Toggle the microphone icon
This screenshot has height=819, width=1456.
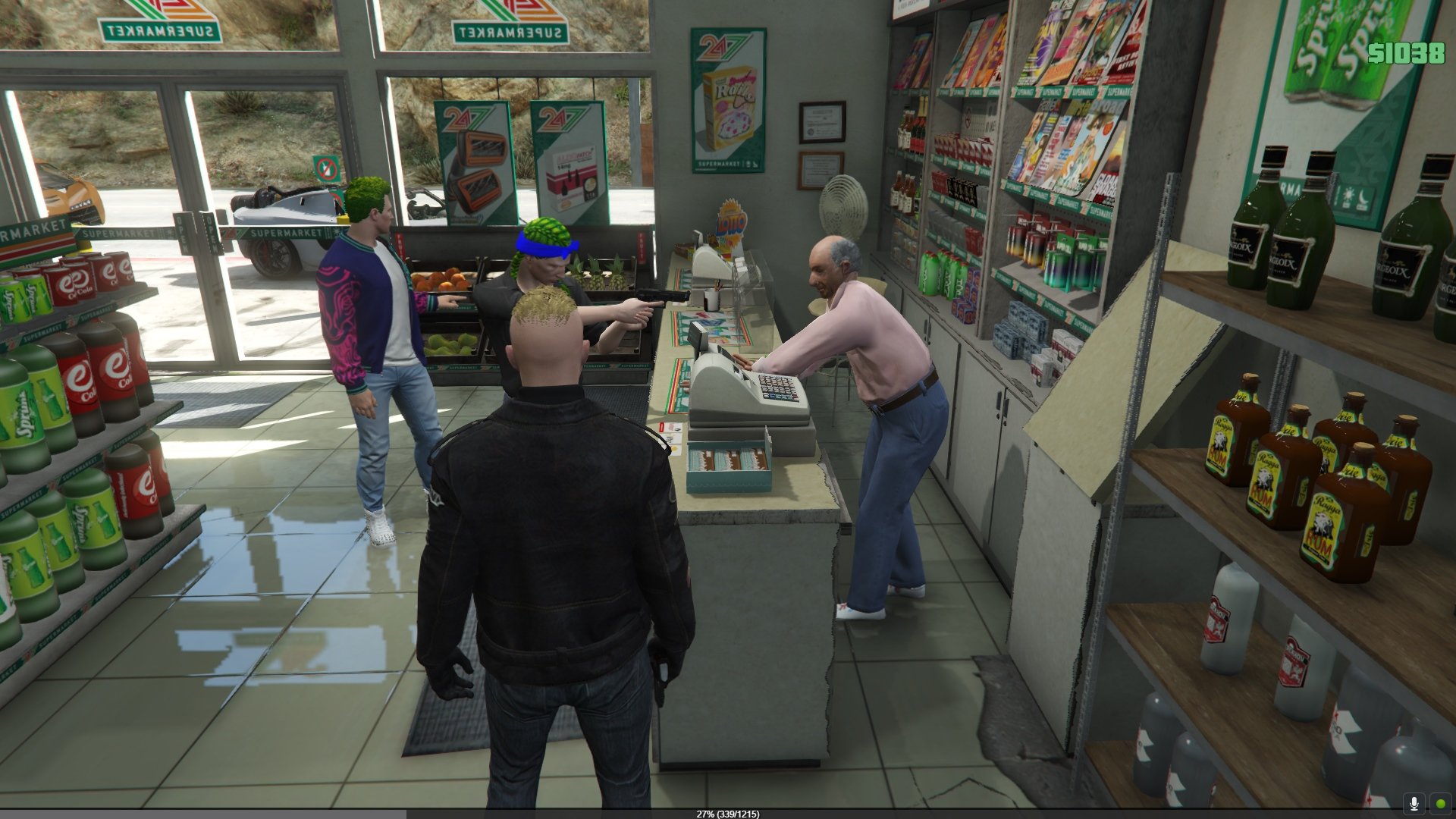pyautogui.click(x=1414, y=803)
